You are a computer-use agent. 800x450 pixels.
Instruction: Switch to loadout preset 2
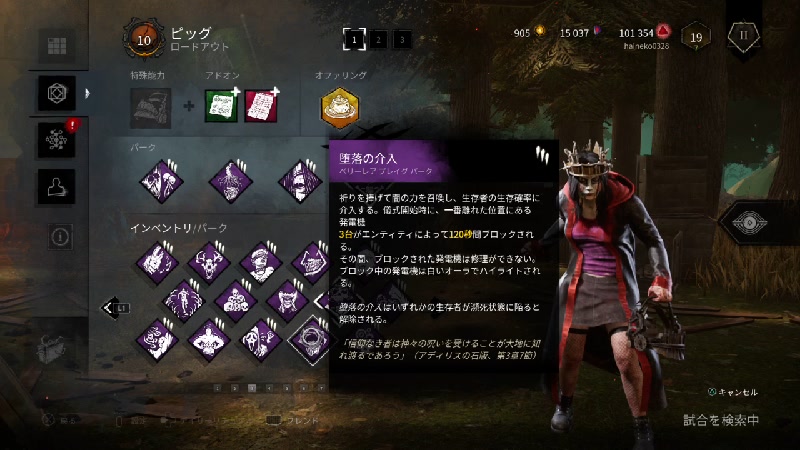[x=379, y=39]
